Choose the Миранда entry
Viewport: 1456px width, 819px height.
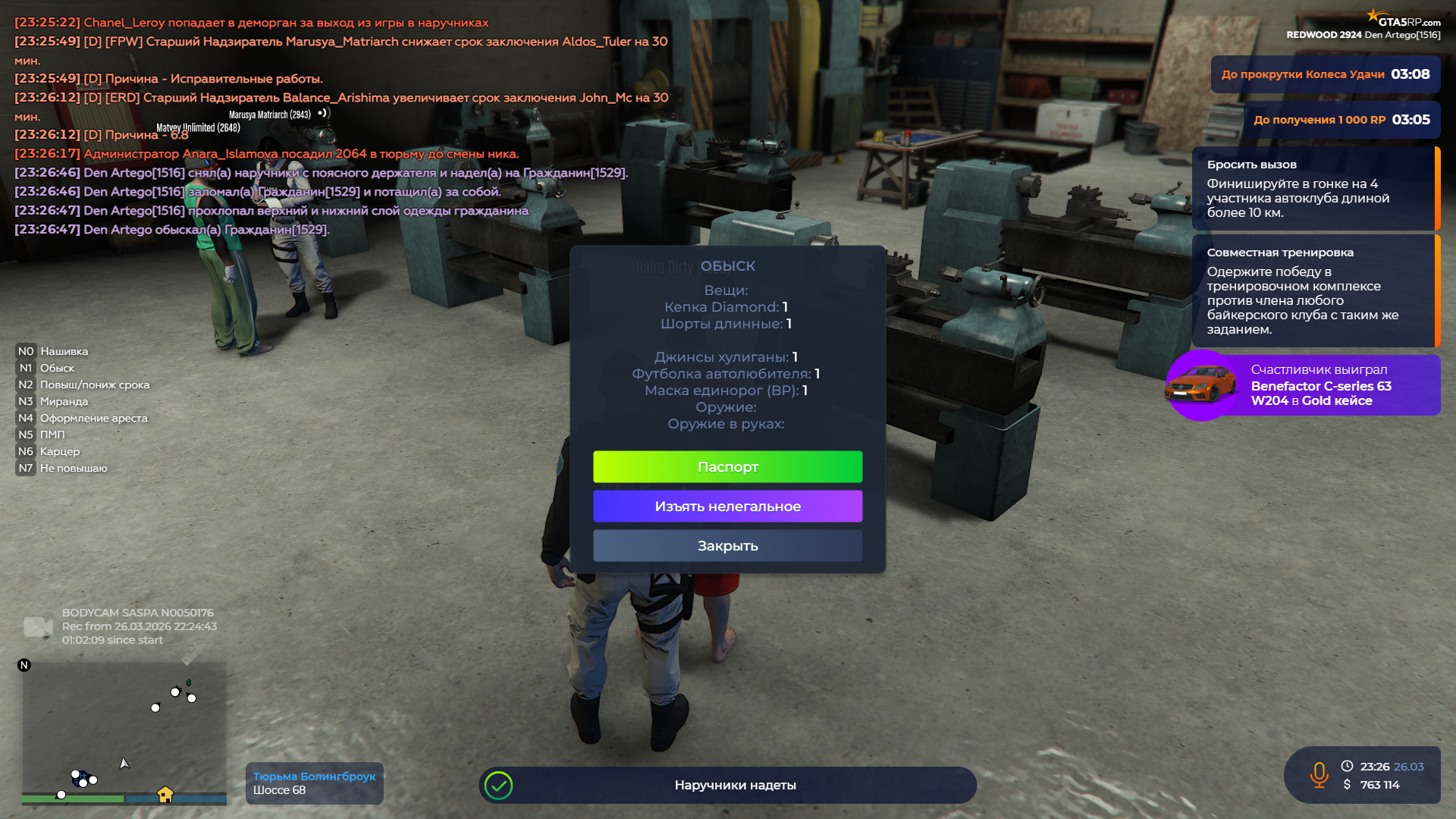point(64,401)
